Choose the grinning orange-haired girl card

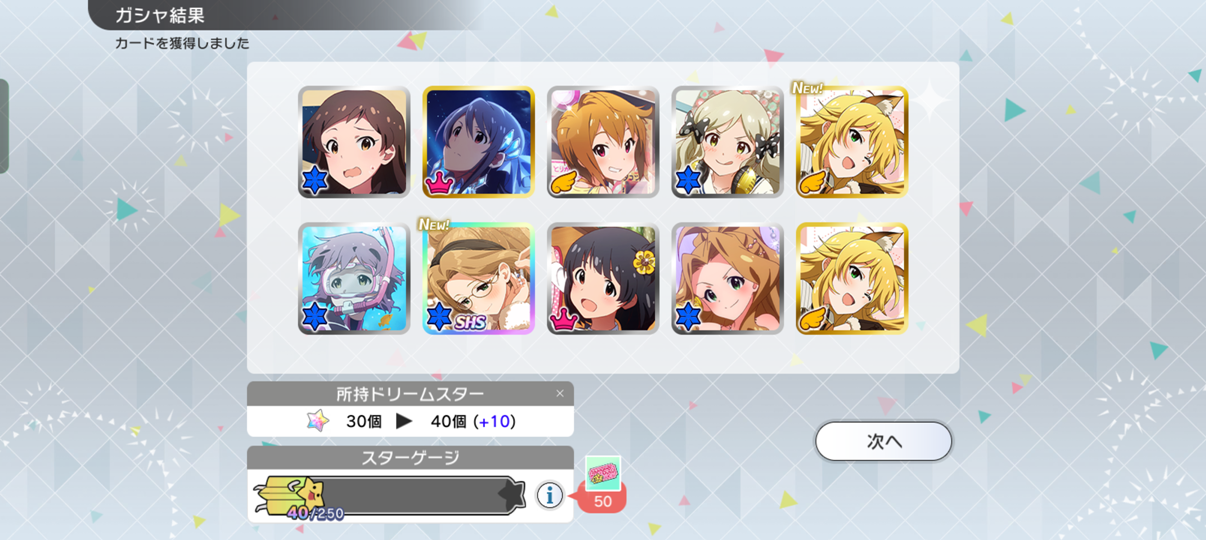[603, 142]
